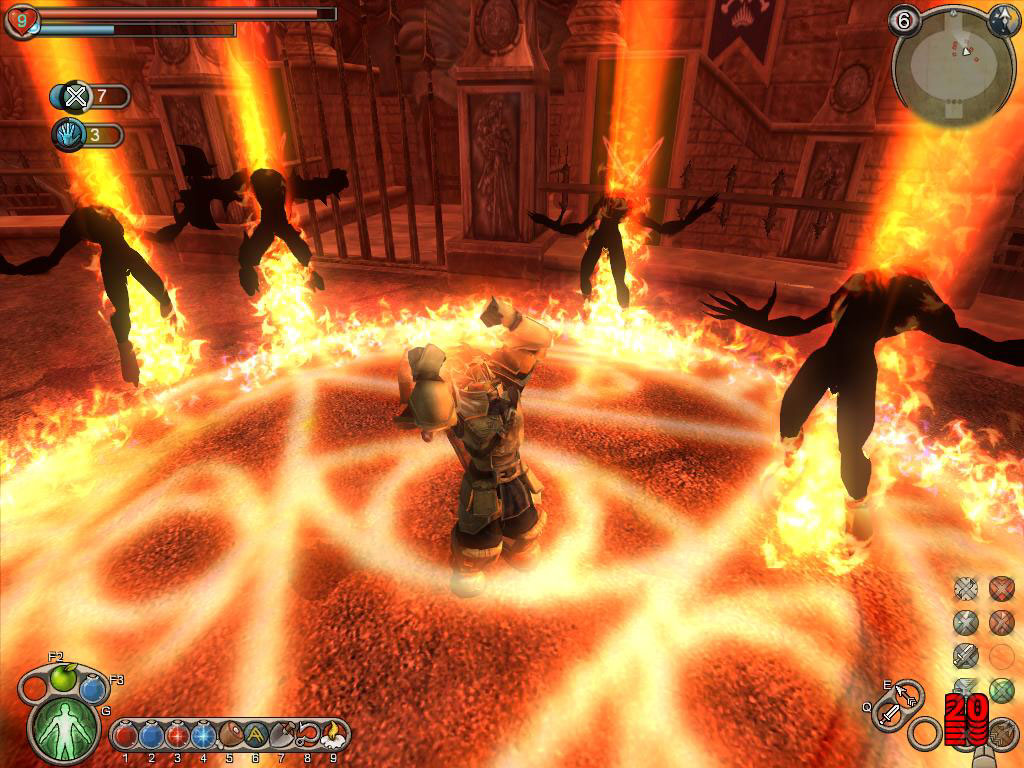This screenshot has width=1024, height=768.
Task: Select the fishing hook item in slot 8
Action: coord(307,736)
